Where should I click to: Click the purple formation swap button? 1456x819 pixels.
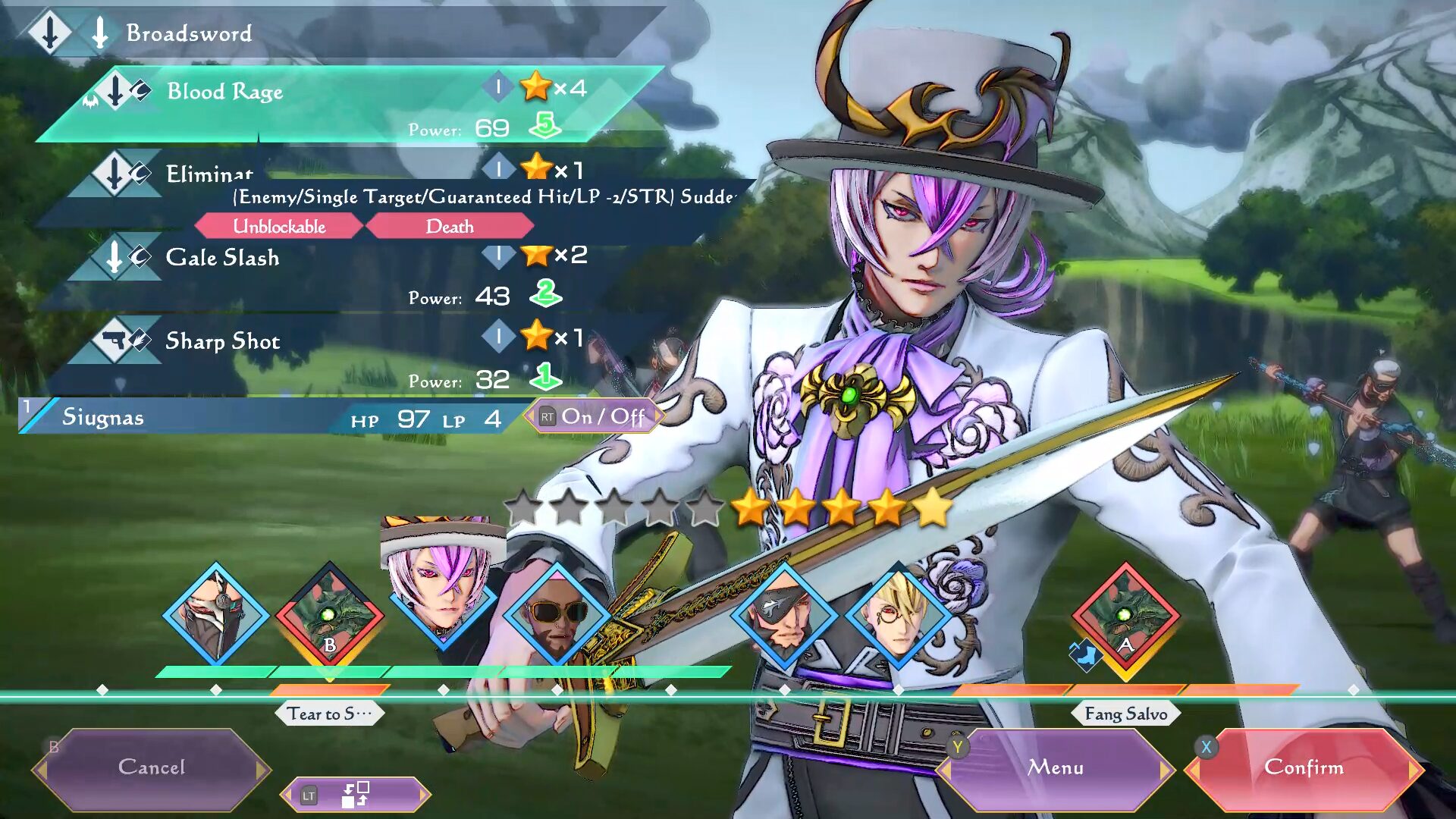click(355, 795)
